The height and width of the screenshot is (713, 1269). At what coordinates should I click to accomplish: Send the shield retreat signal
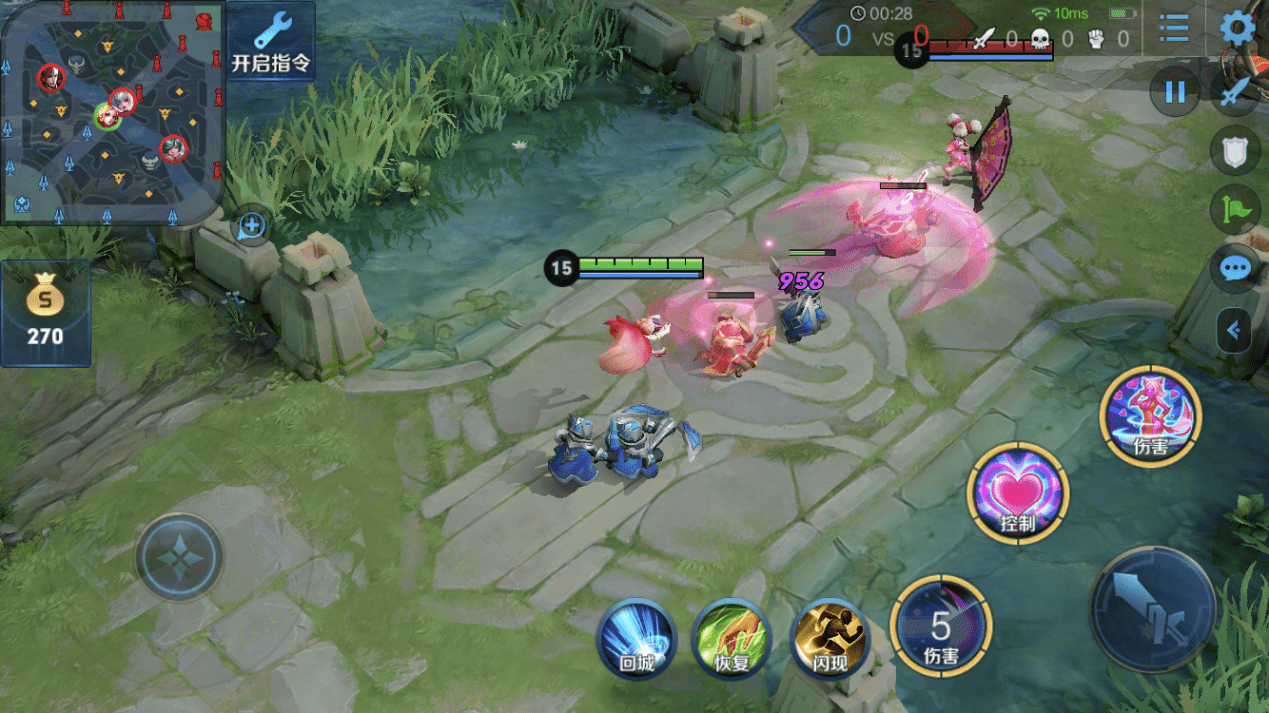pyautogui.click(x=1235, y=151)
